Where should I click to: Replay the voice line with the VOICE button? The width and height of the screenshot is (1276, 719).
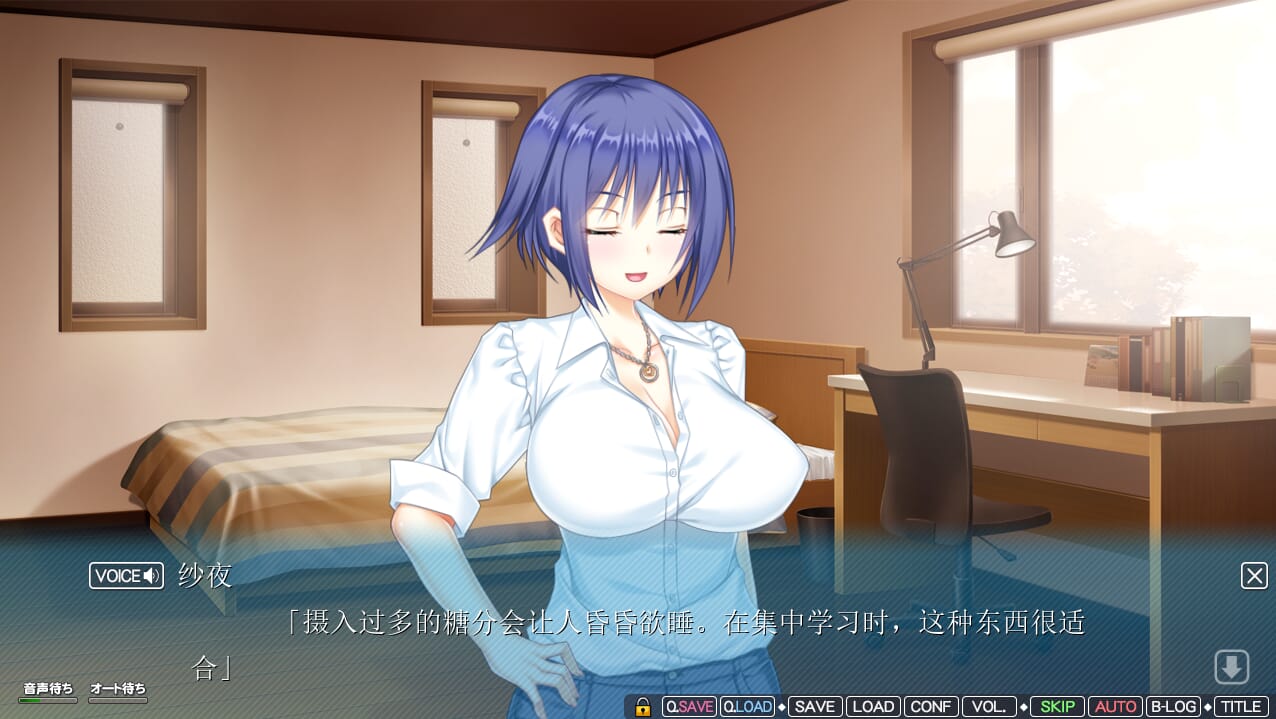point(126,575)
